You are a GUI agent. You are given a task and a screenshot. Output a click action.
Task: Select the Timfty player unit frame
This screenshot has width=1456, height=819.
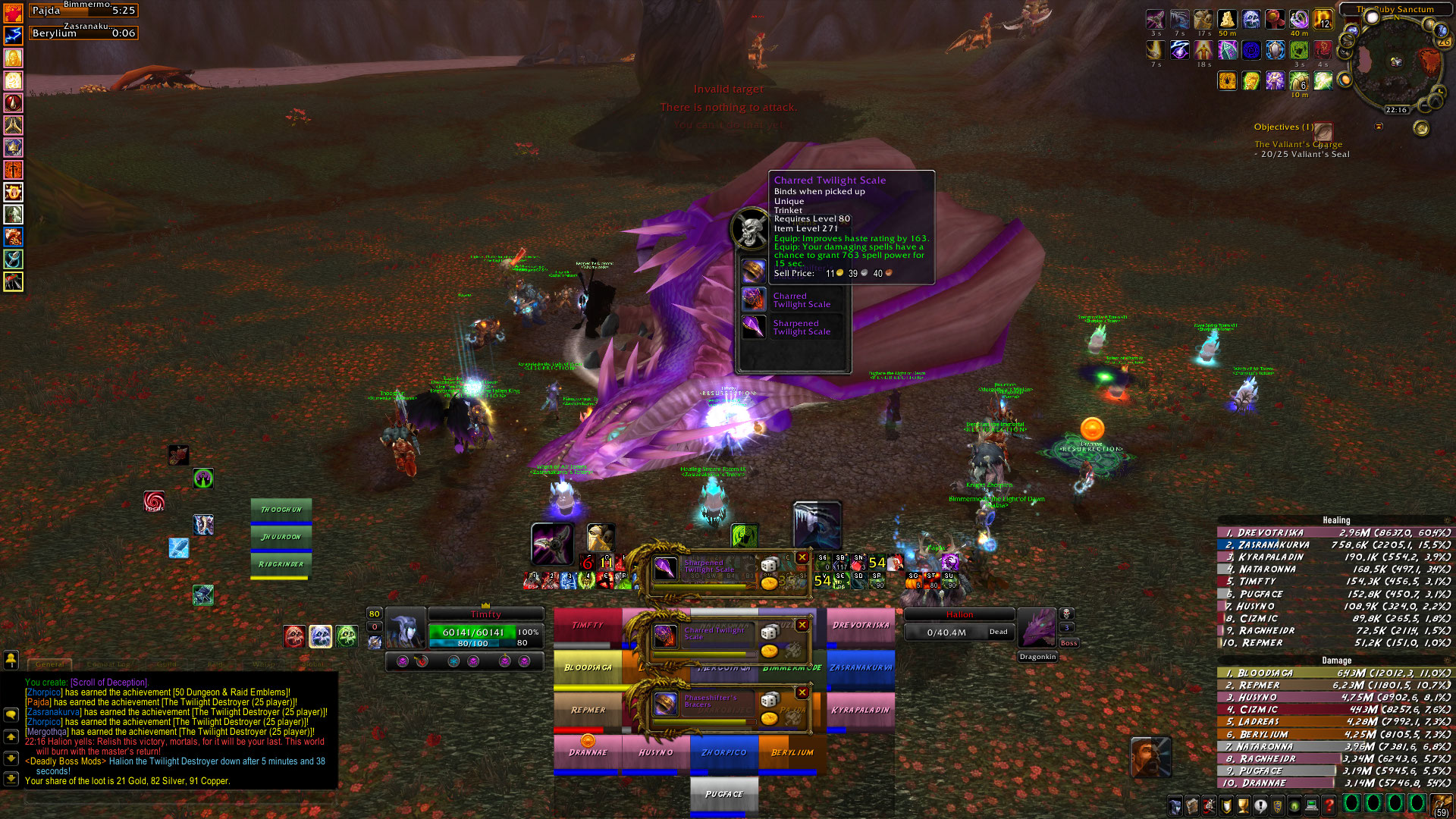pos(485,629)
